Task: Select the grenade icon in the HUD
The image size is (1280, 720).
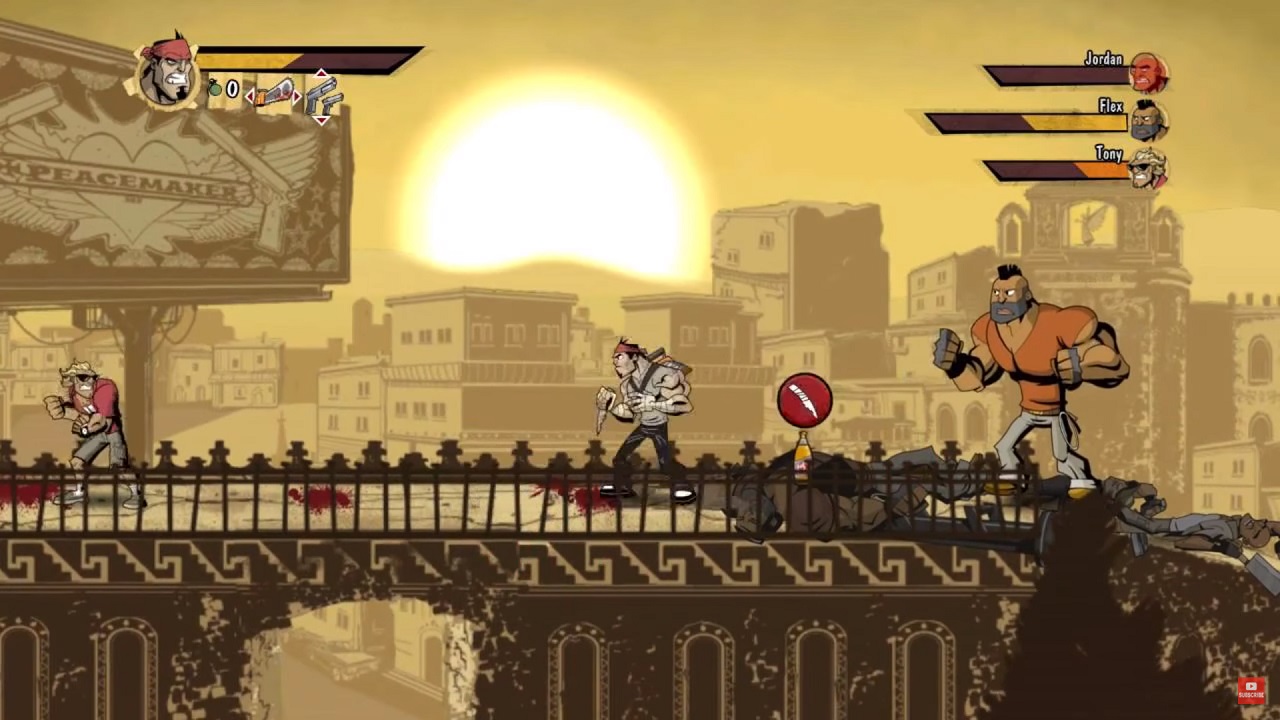Action: click(x=215, y=89)
